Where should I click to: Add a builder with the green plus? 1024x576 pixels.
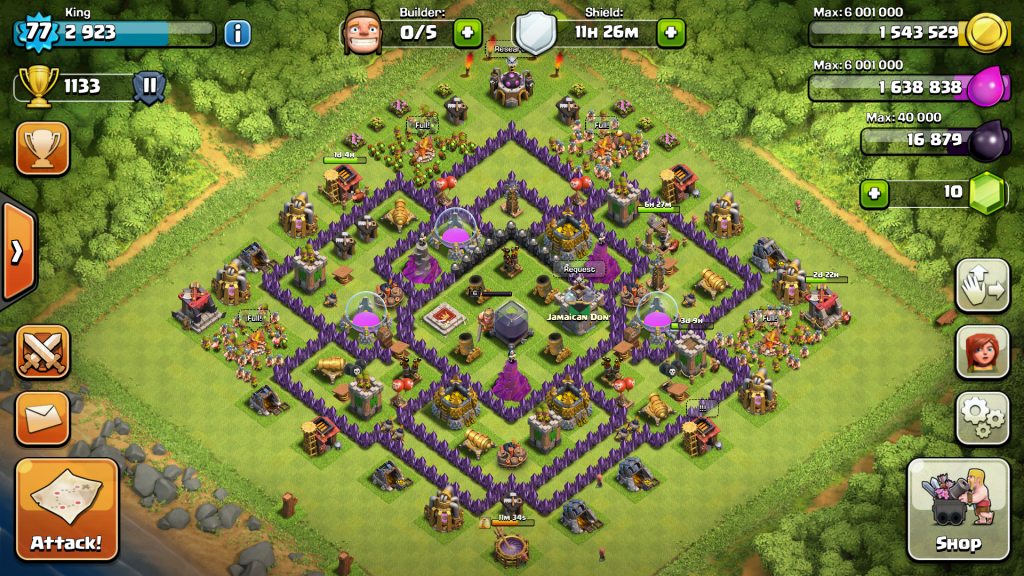pyautogui.click(x=467, y=33)
